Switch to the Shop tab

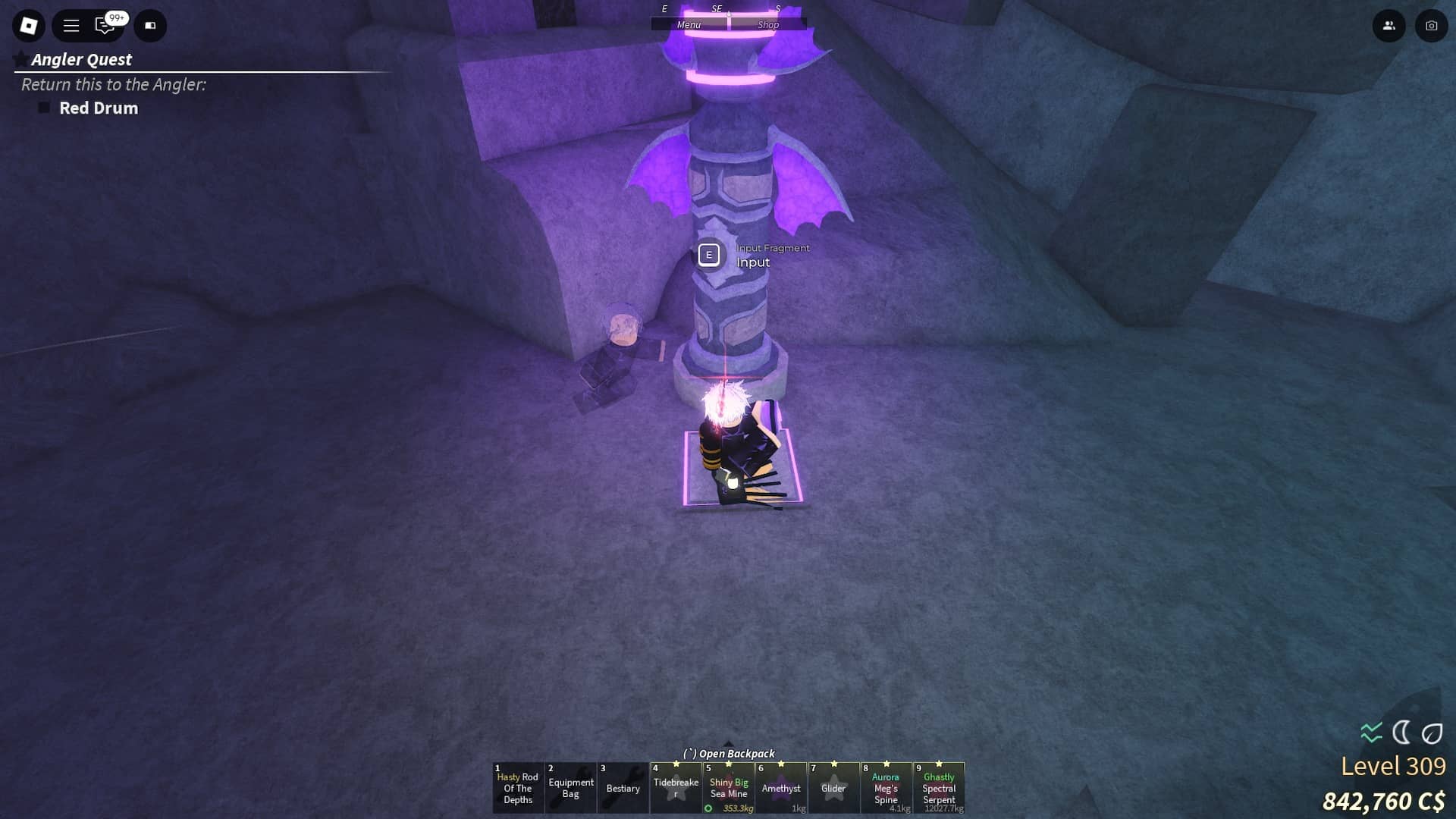[x=768, y=24]
